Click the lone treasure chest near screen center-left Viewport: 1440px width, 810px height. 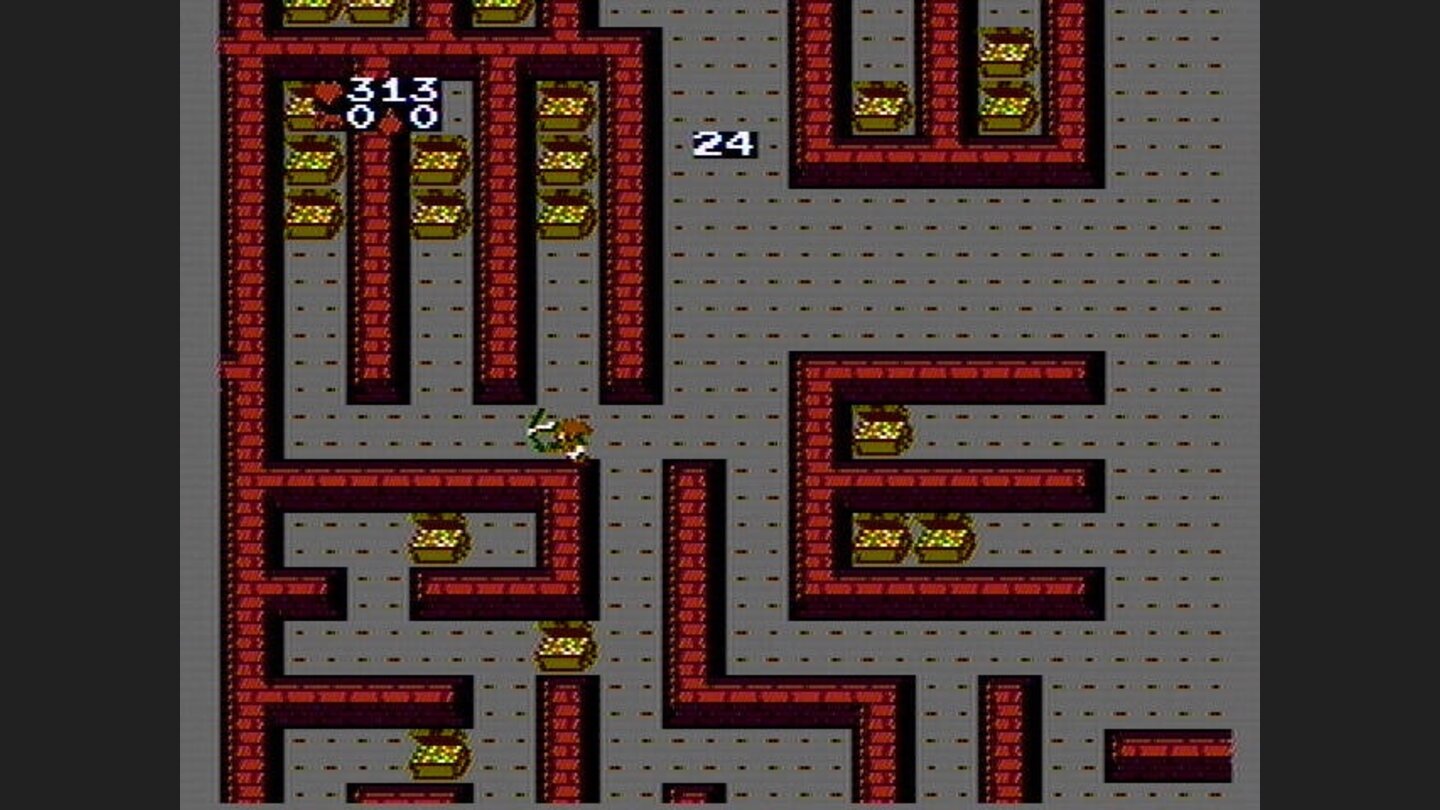click(440, 540)
